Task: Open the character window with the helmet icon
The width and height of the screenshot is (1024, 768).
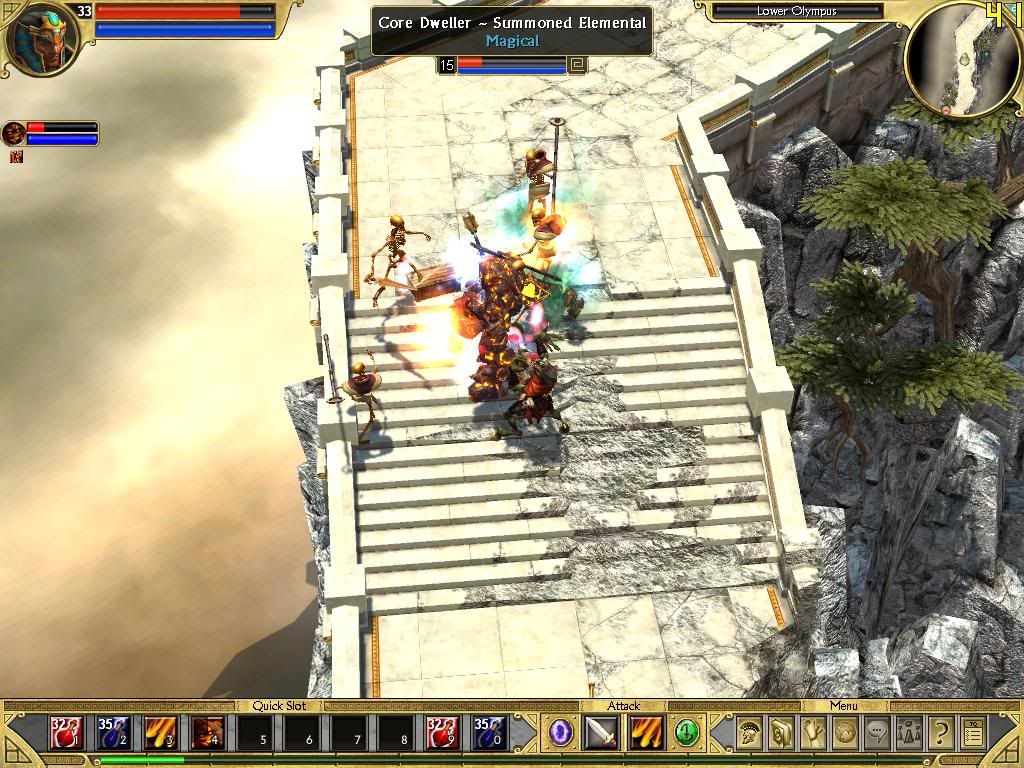Action: click(x=751, y=733)
